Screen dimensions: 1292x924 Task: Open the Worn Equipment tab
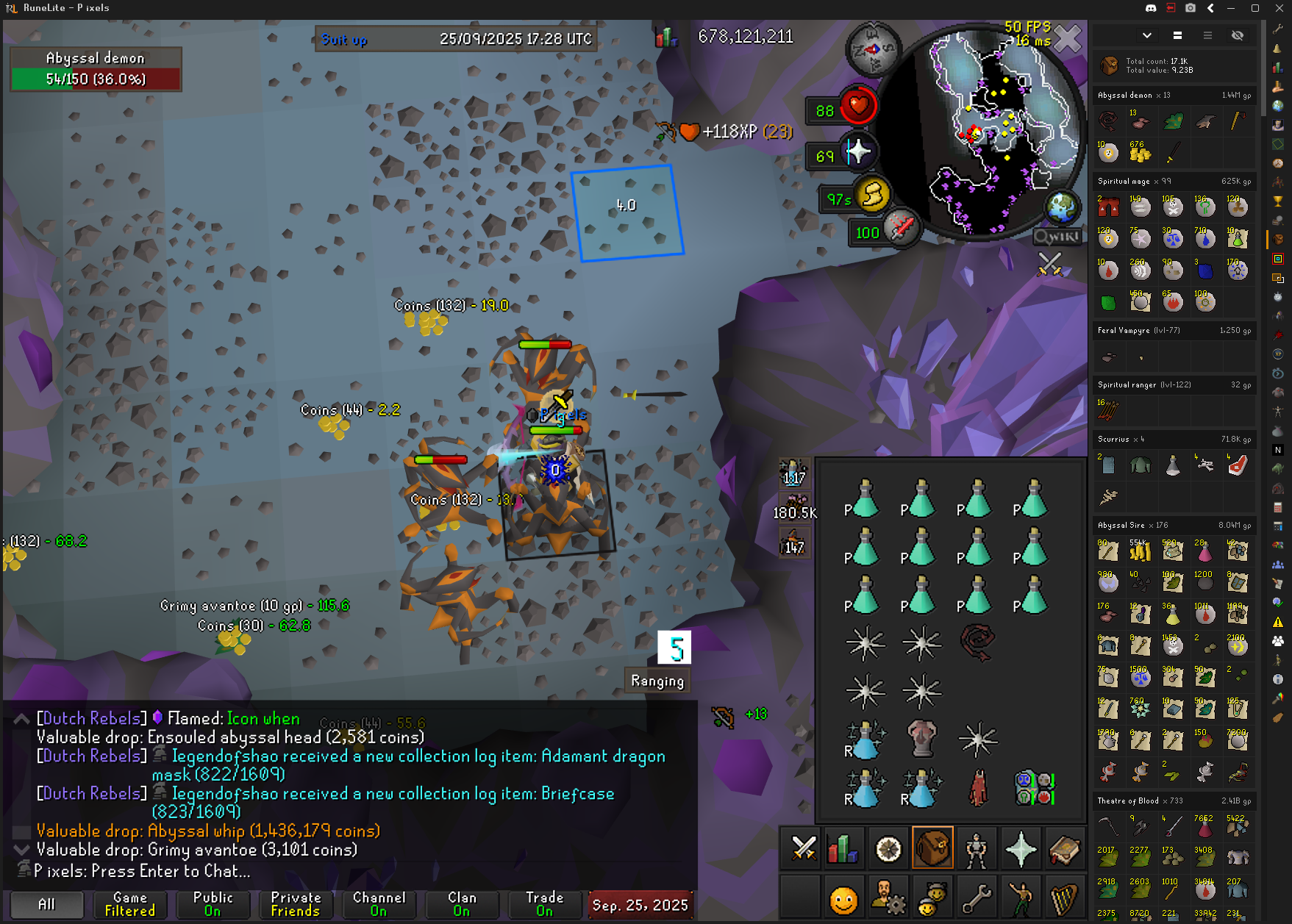[x=977, y=849]
